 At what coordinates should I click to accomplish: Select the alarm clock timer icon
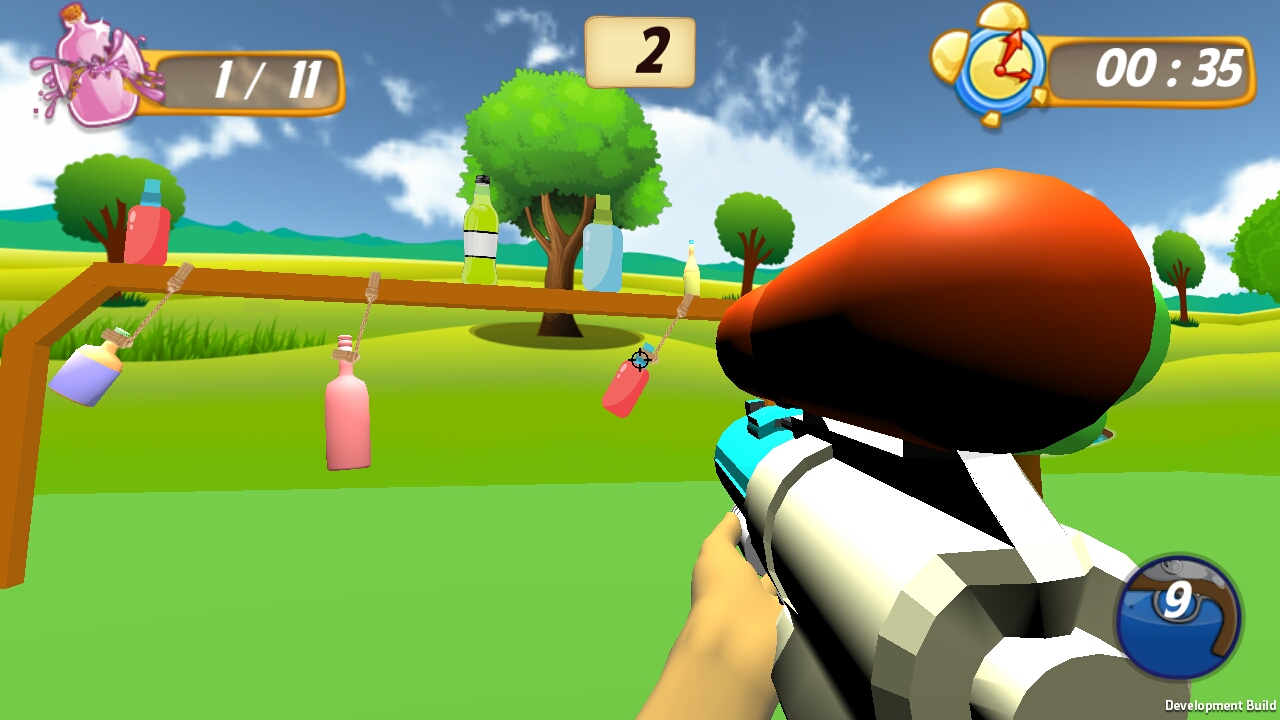pos(996,66)
